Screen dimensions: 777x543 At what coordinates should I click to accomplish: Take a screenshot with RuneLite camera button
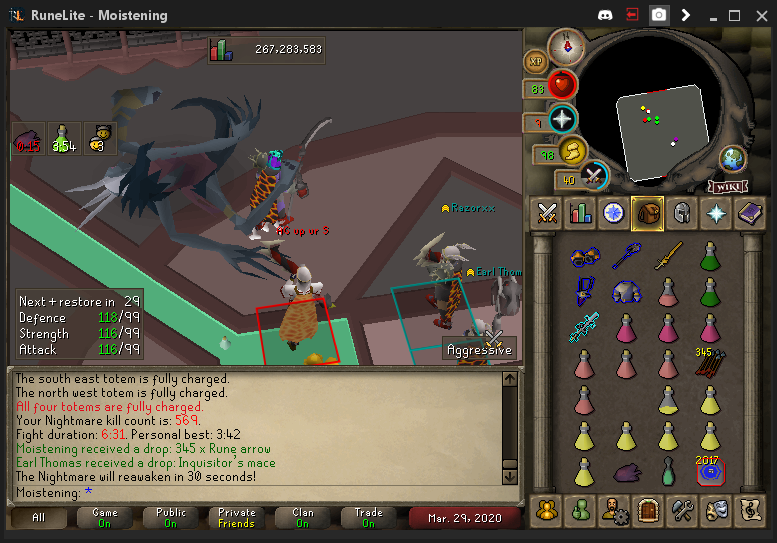[x=659, y=15]
